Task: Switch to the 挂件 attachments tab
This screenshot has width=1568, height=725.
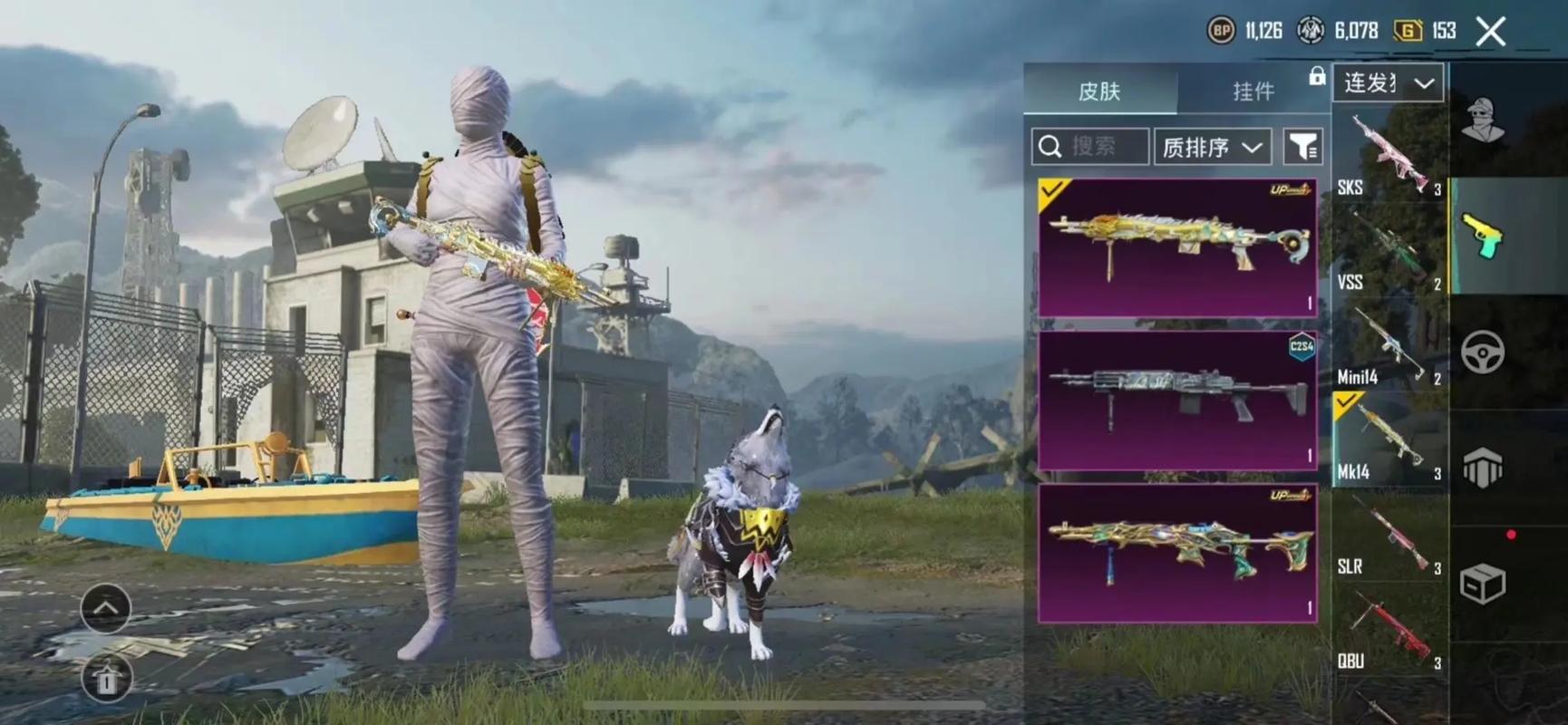Action: point(1253,91)
